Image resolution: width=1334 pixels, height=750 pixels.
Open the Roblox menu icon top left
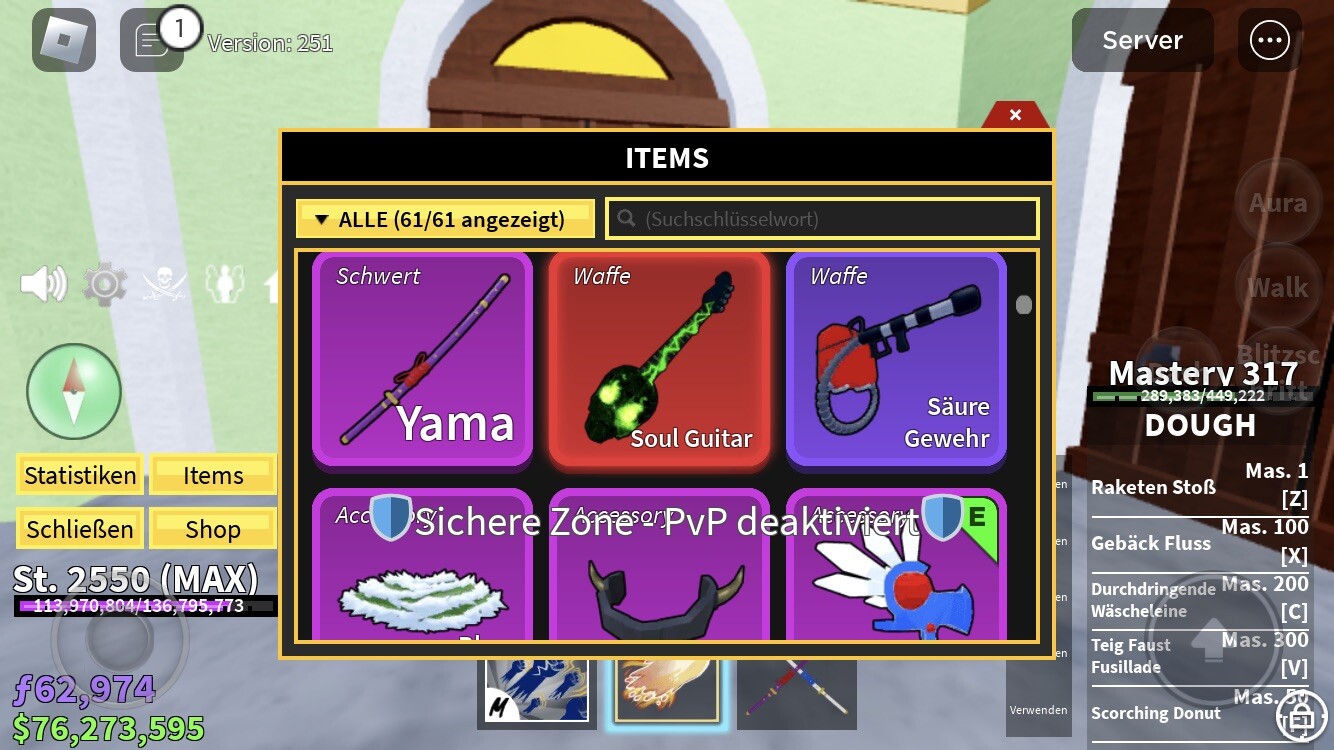coord(63,40)
